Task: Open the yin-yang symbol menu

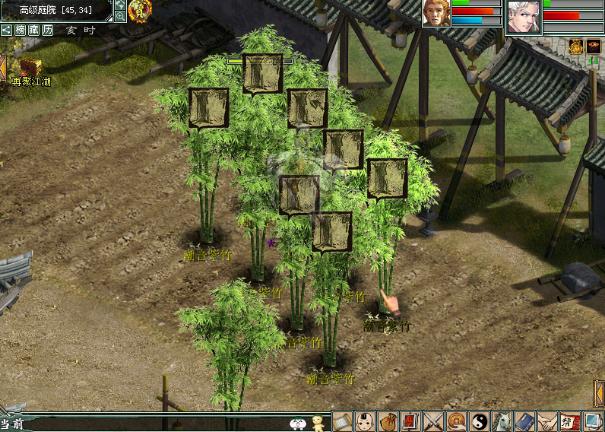Action: (x=479, y=422)
